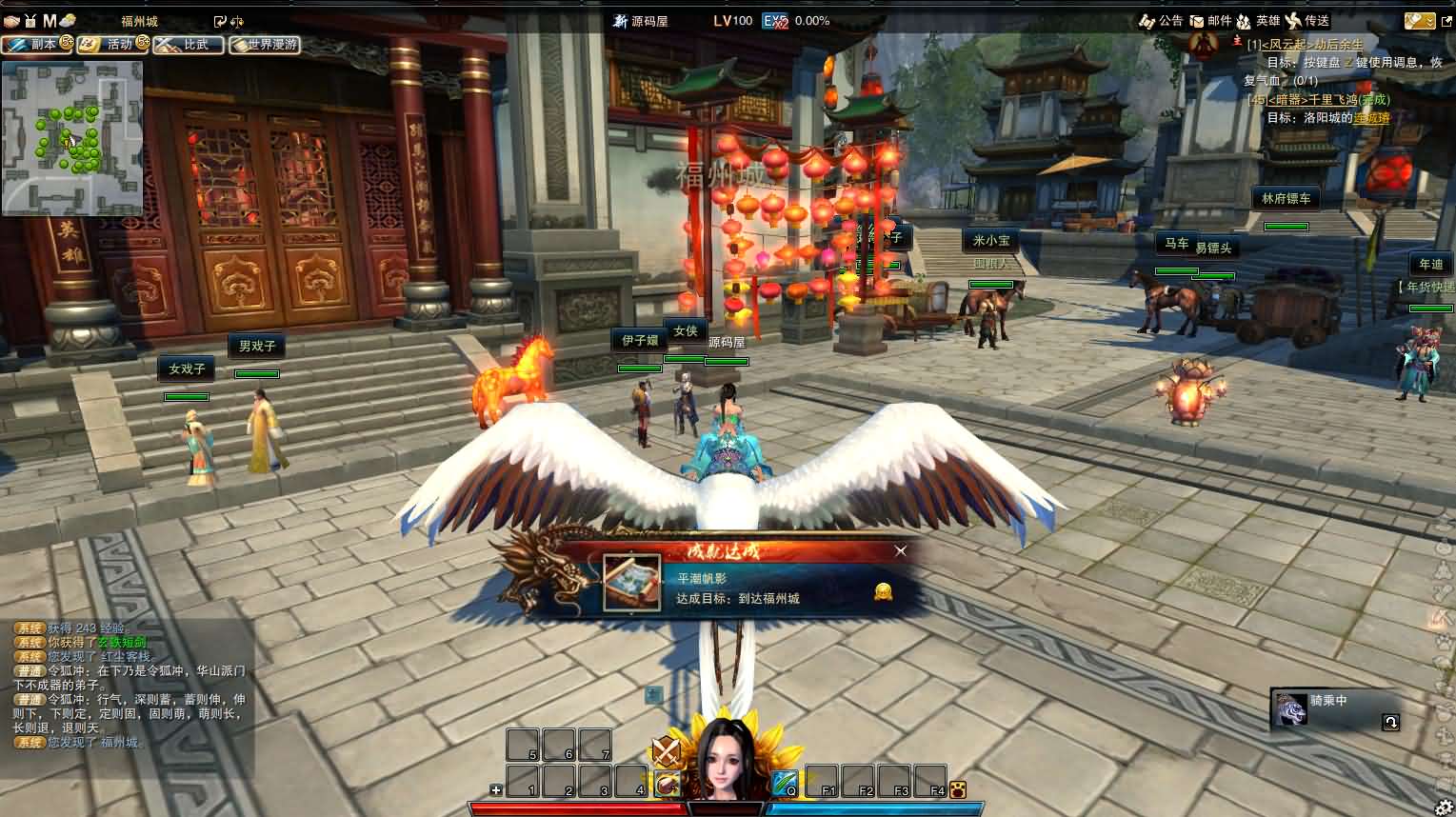Image resolution: width=1456 pixels, height=817 pixels.
Task: Expand extra hotbar slots with the plus button
Action: 494,789
